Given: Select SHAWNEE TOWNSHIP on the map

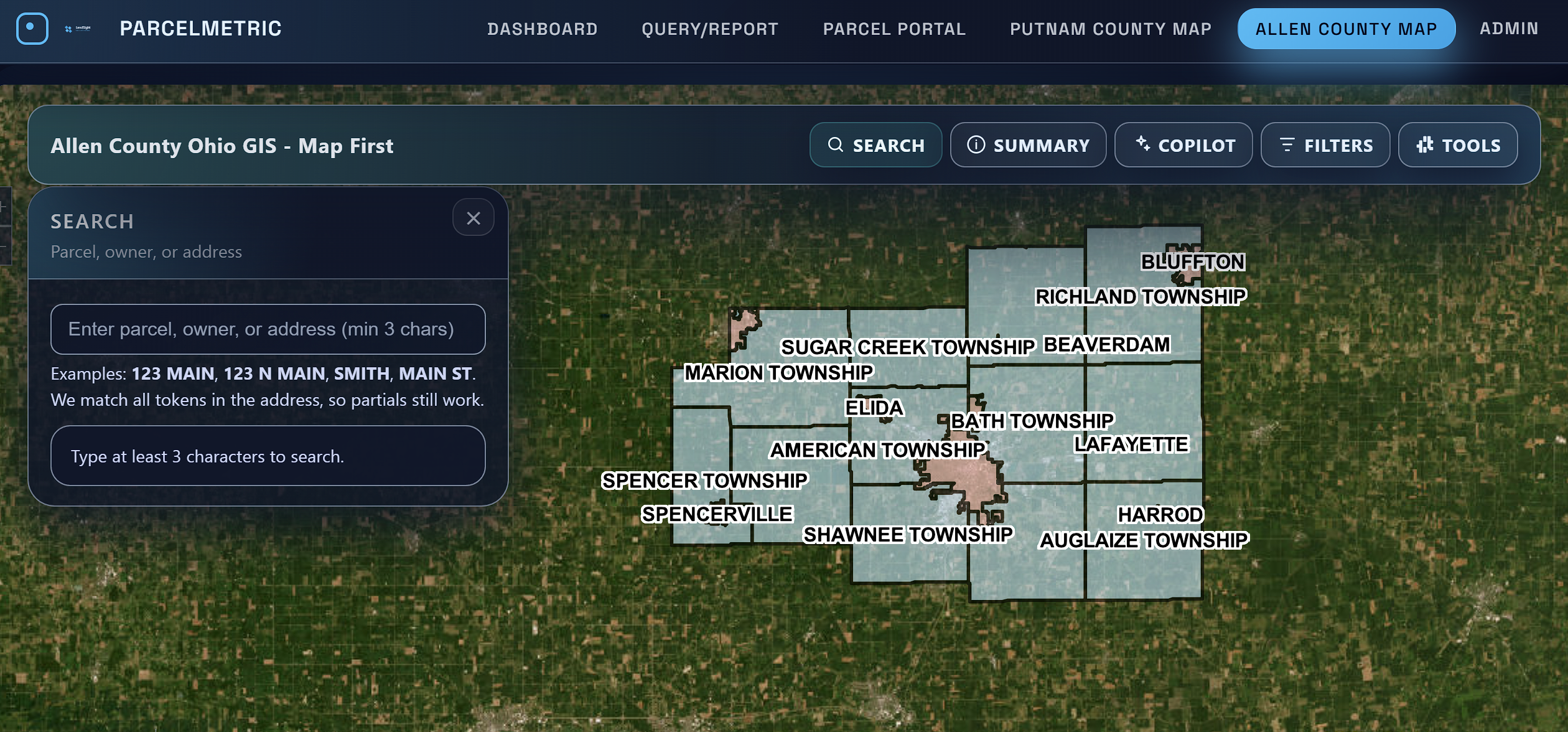Looking at the screenshot, I should (908, 533).
